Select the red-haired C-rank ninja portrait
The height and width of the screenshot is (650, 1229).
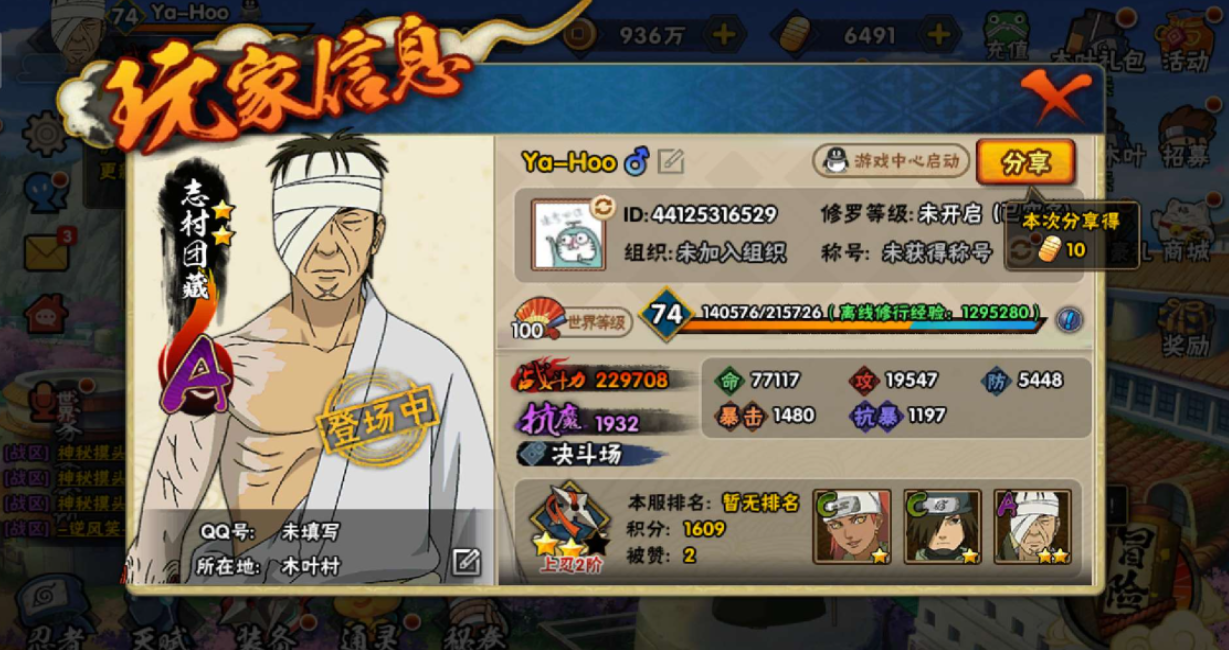853,526
